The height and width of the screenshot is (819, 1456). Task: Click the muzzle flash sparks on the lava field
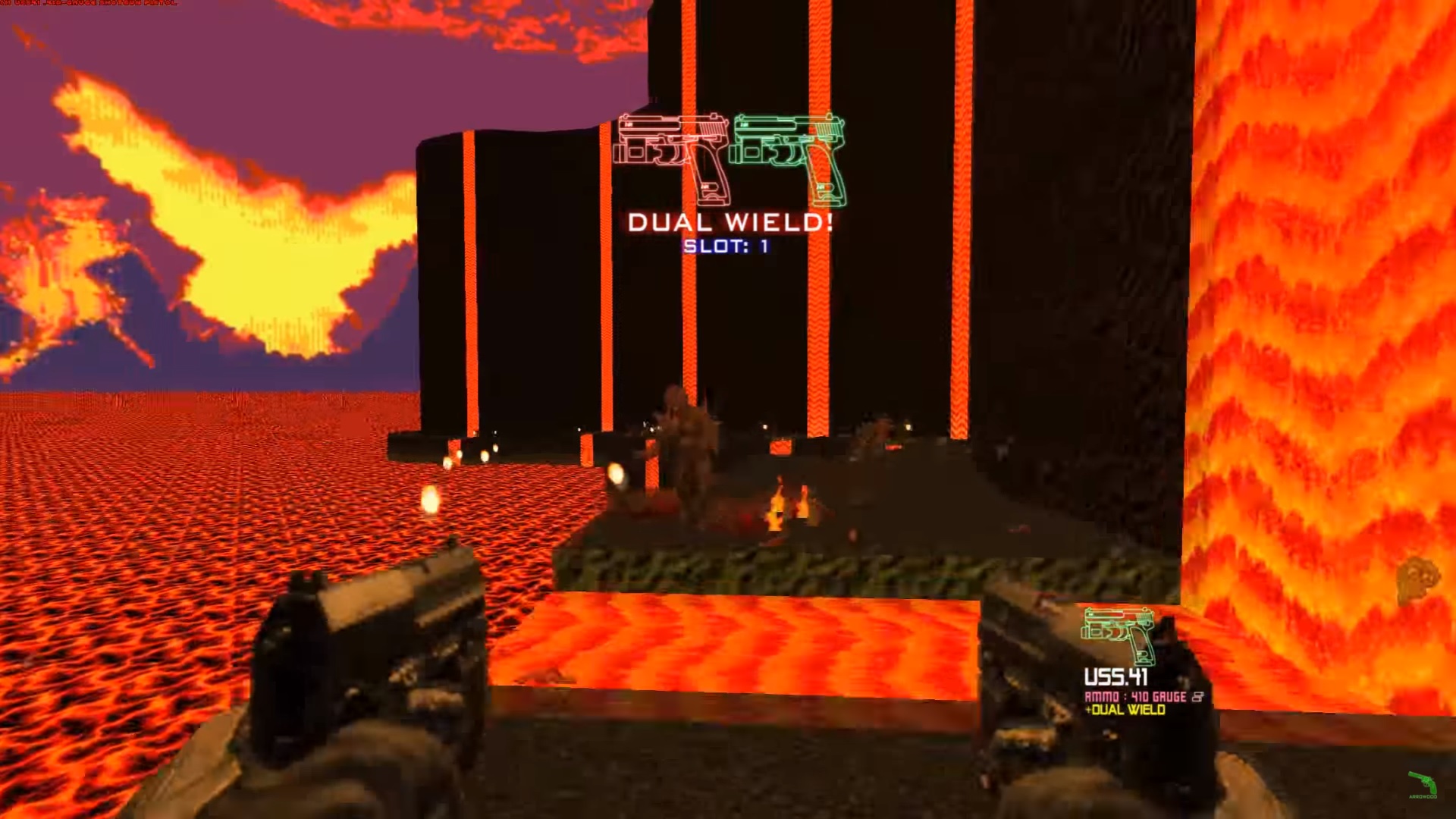428,500
